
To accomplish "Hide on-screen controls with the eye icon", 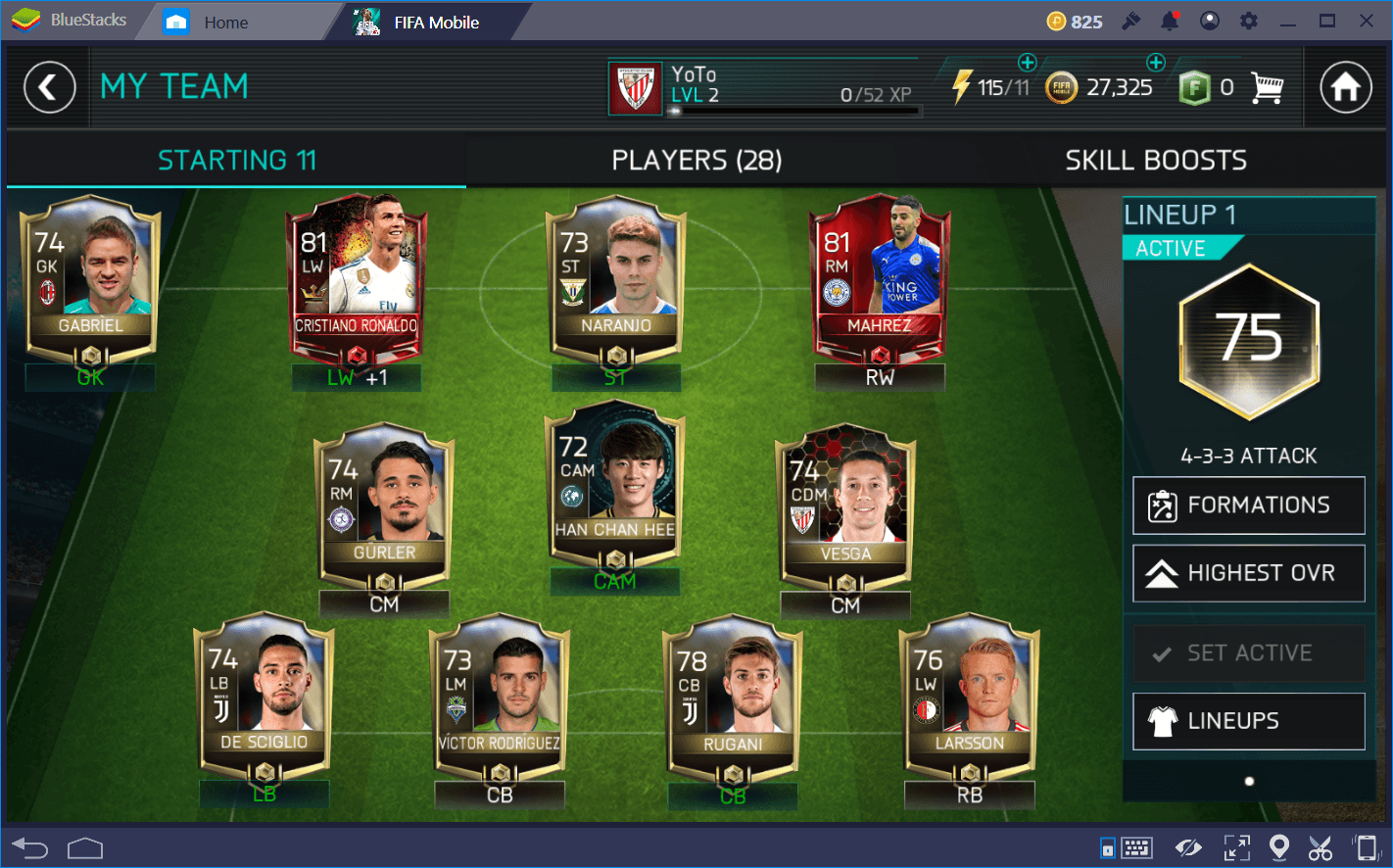I will click(1189, 846).
